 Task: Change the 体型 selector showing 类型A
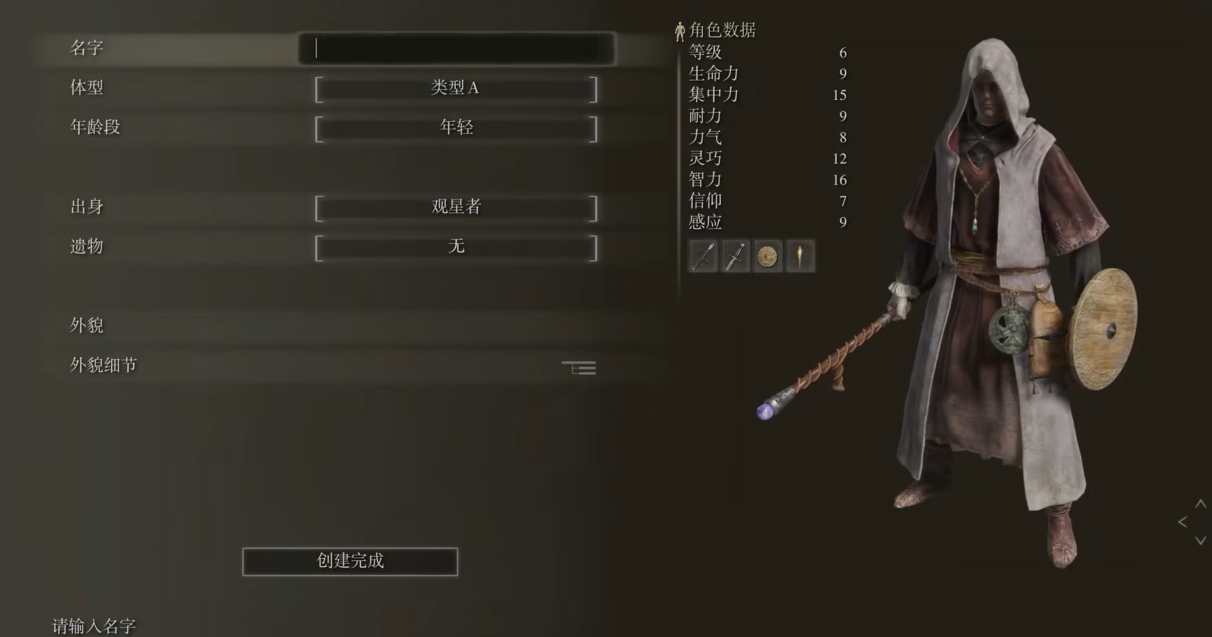click(x=456, y=88)
